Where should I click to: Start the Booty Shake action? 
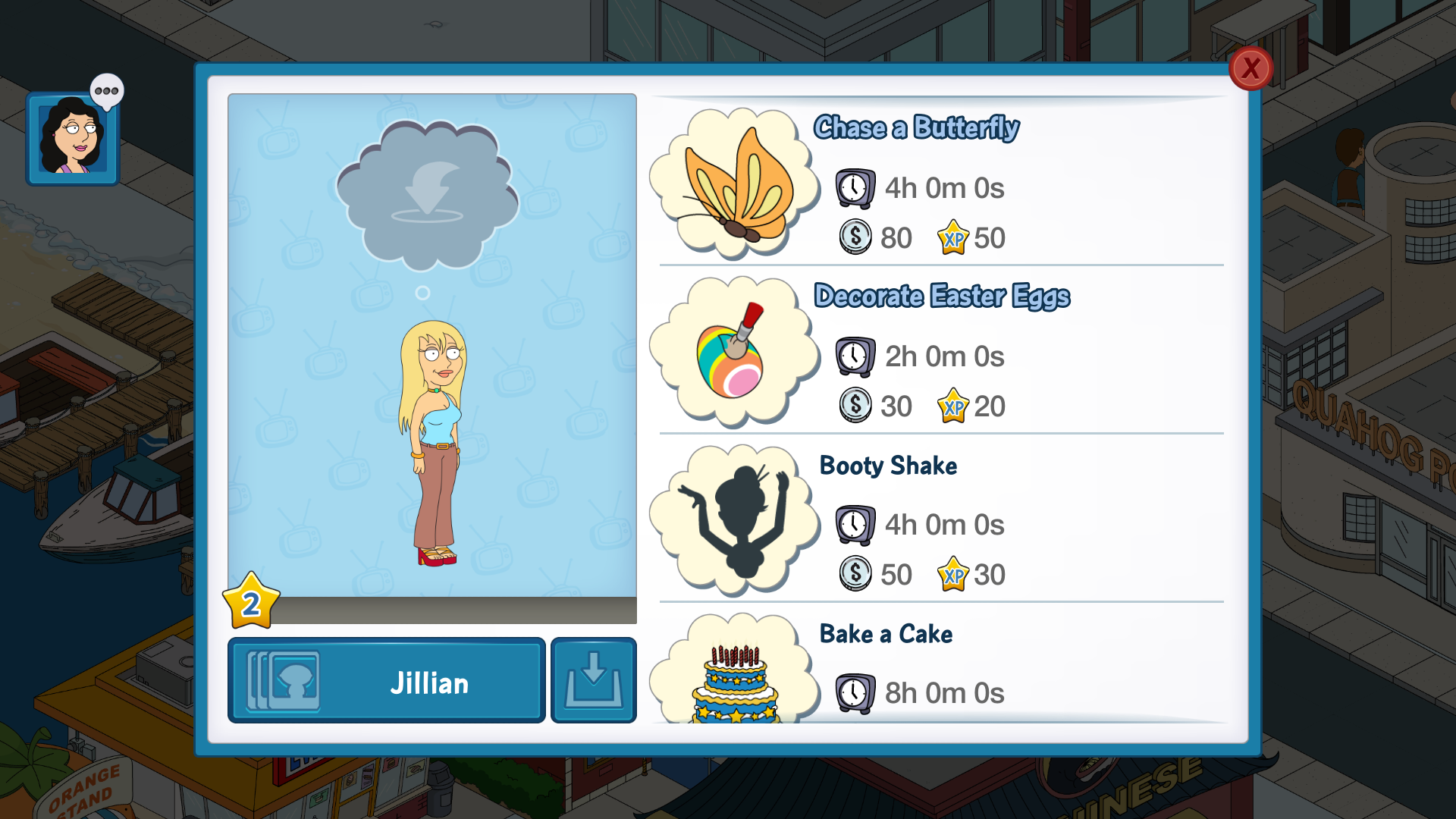(x=888, y=466)
